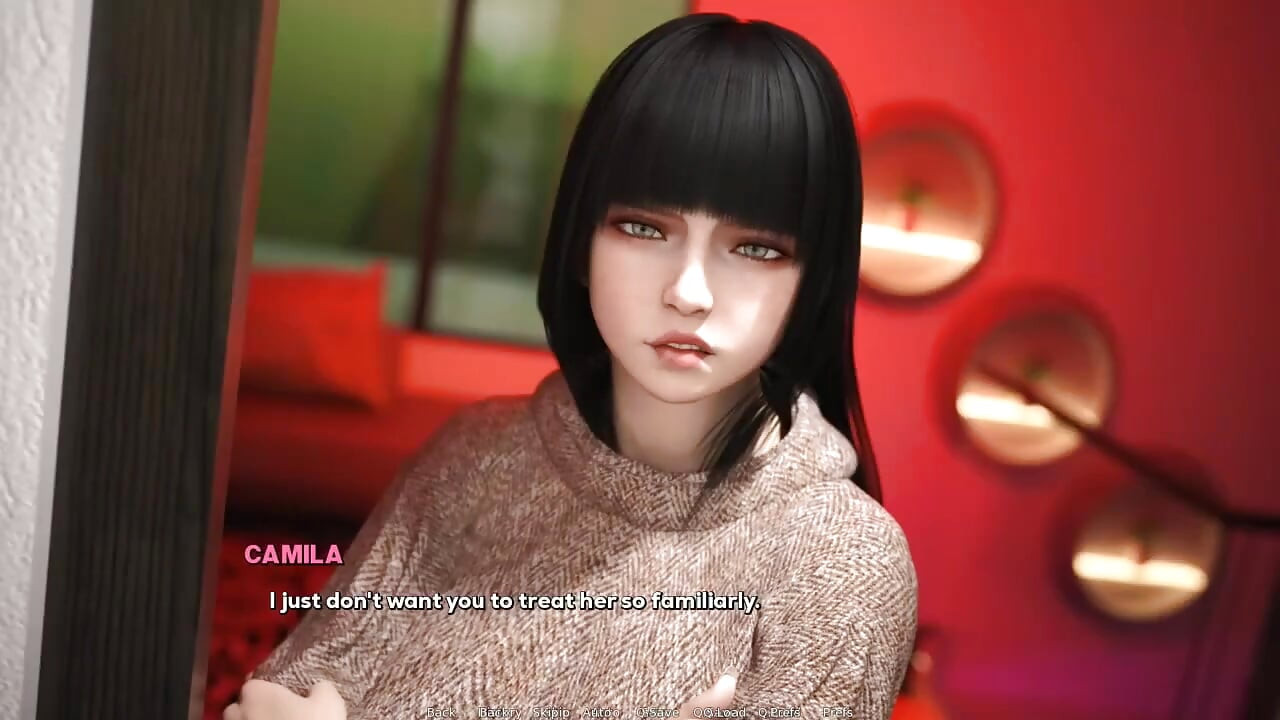This screenshot has height=720, width=1280.
Task: Start auto-play by clicking the Auto label
Action: click(600, 711)
